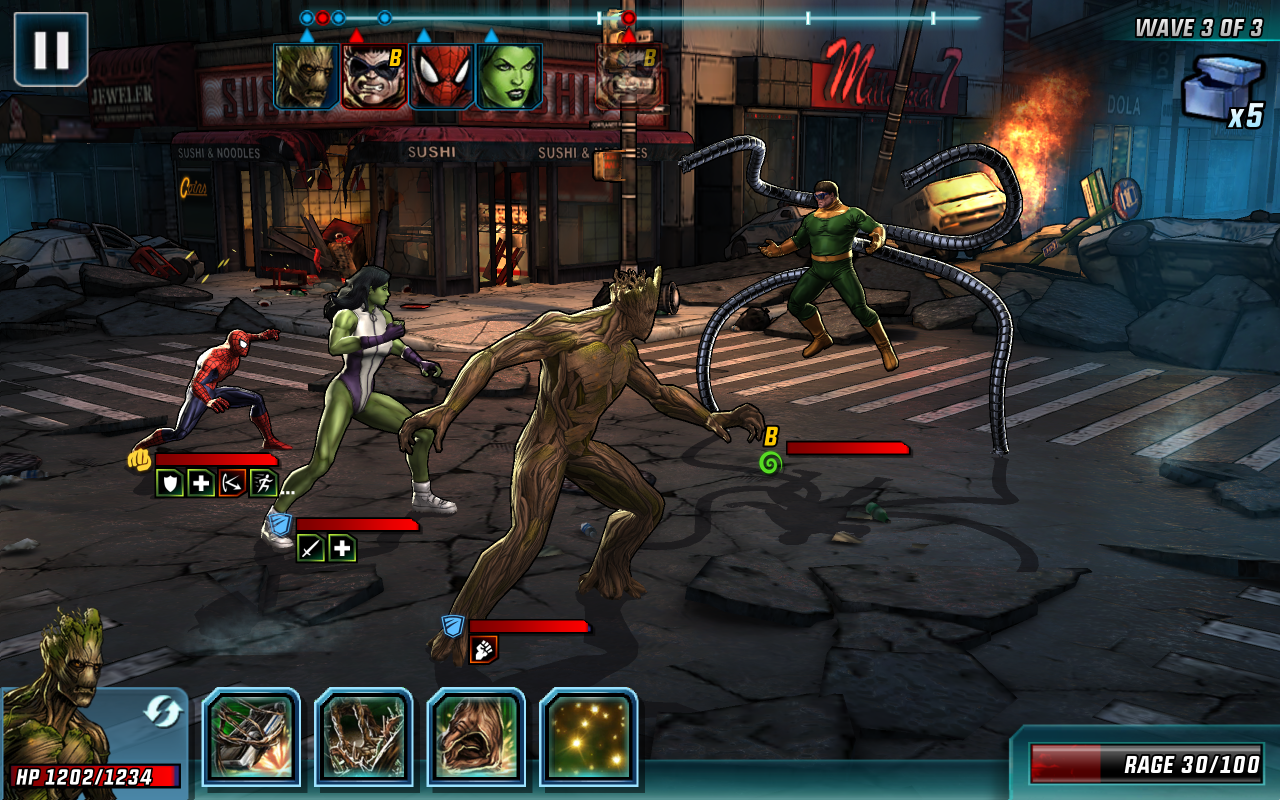
Task: Tap the swap-character arrows beside Groot's portrait
Action: [161, 711]
